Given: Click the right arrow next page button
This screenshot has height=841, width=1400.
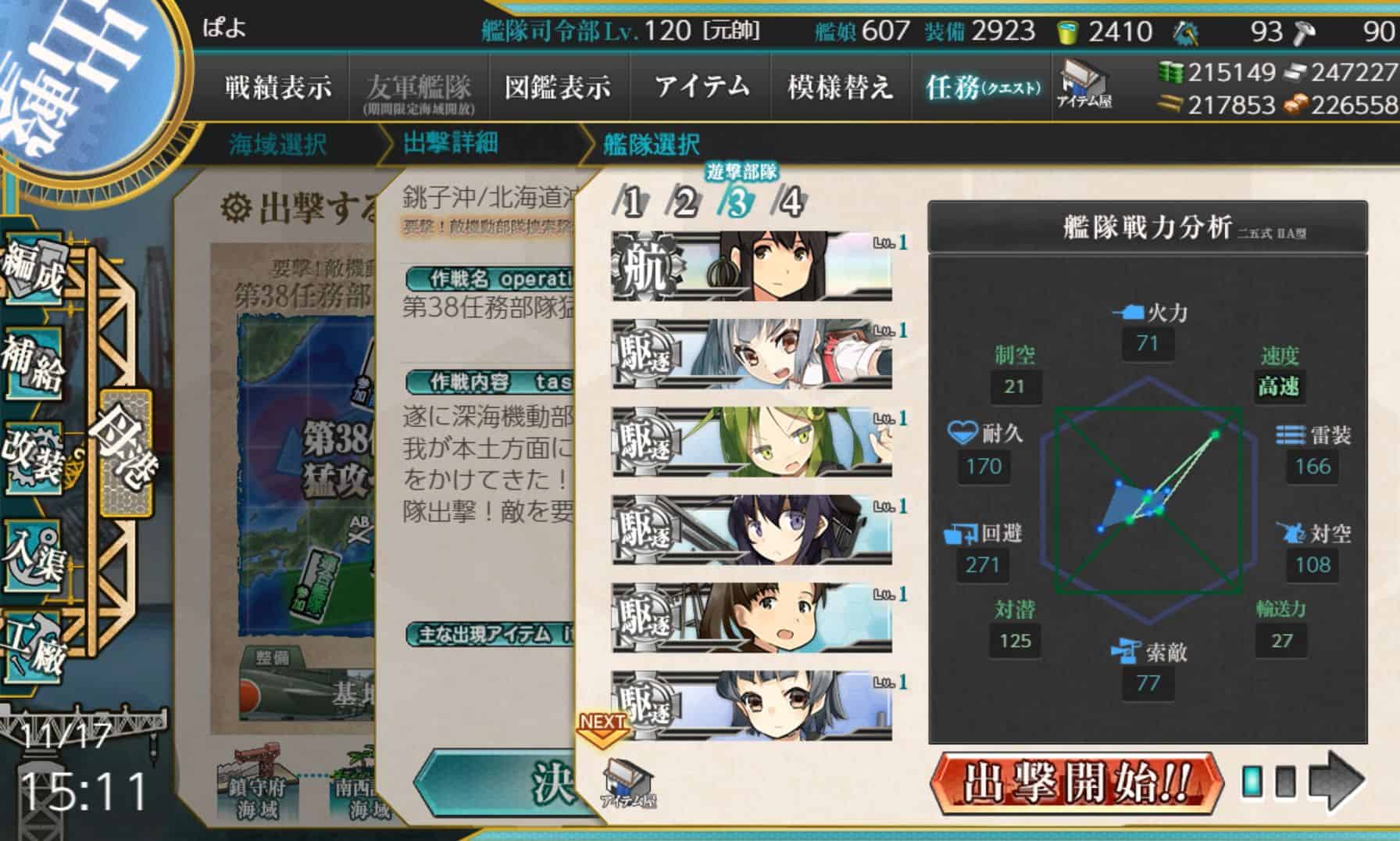Looking at the screenshot, I should click(1337, 781).
